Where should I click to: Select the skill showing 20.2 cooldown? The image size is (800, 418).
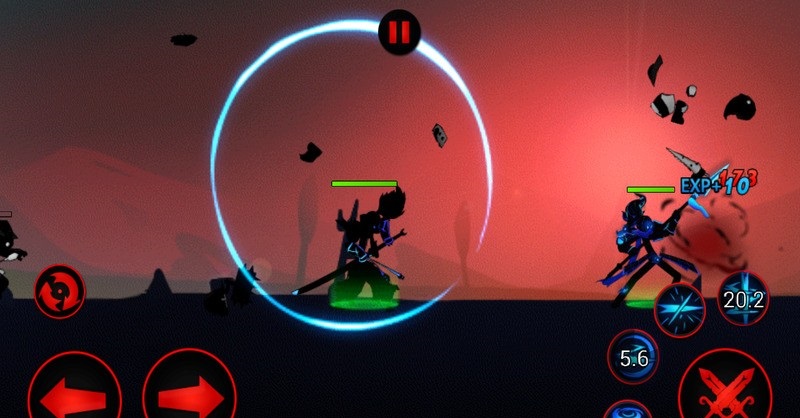[x=743, y=298]
